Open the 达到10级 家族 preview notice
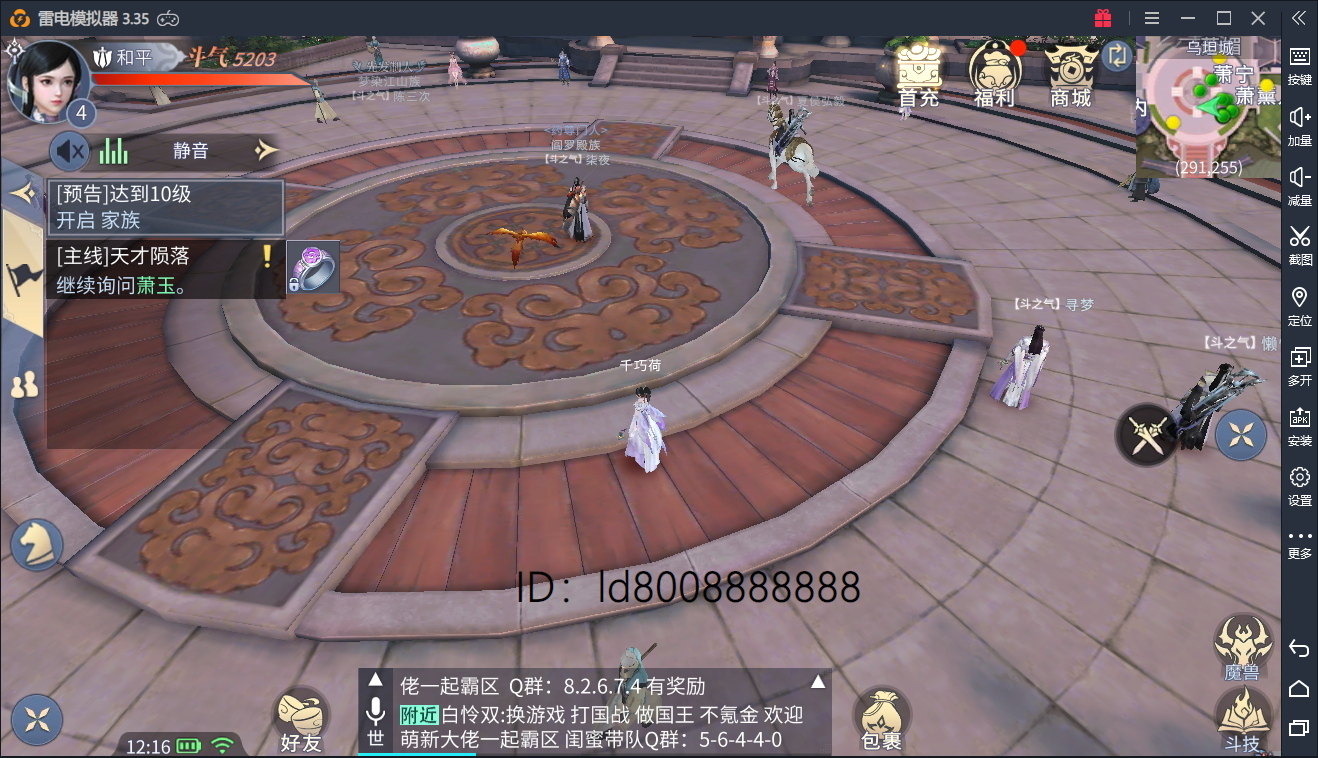Viewport: 1318px width, 758px height. (x=166, y=207)
